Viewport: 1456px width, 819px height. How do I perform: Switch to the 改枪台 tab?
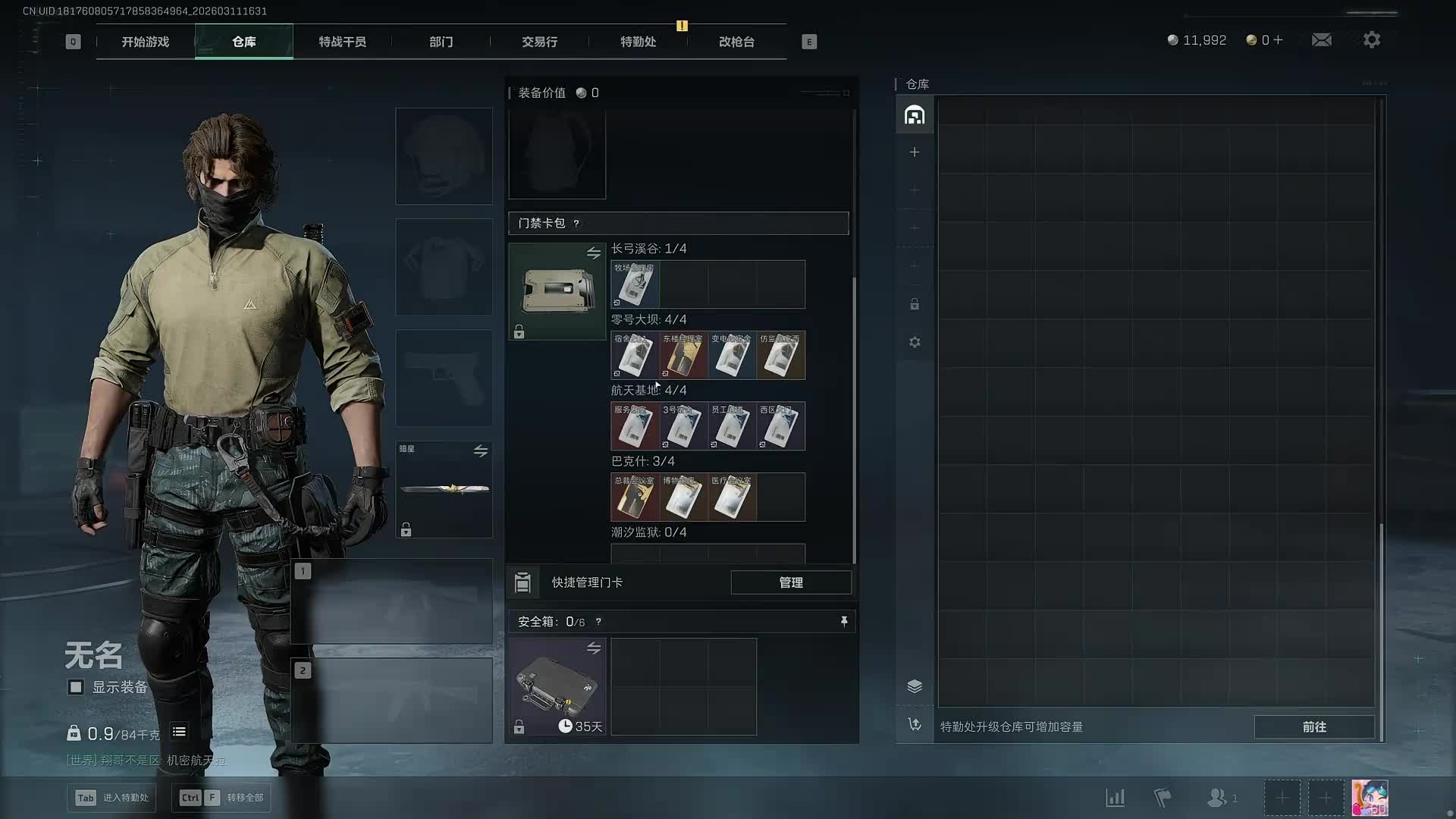click(x=736, y=42)
